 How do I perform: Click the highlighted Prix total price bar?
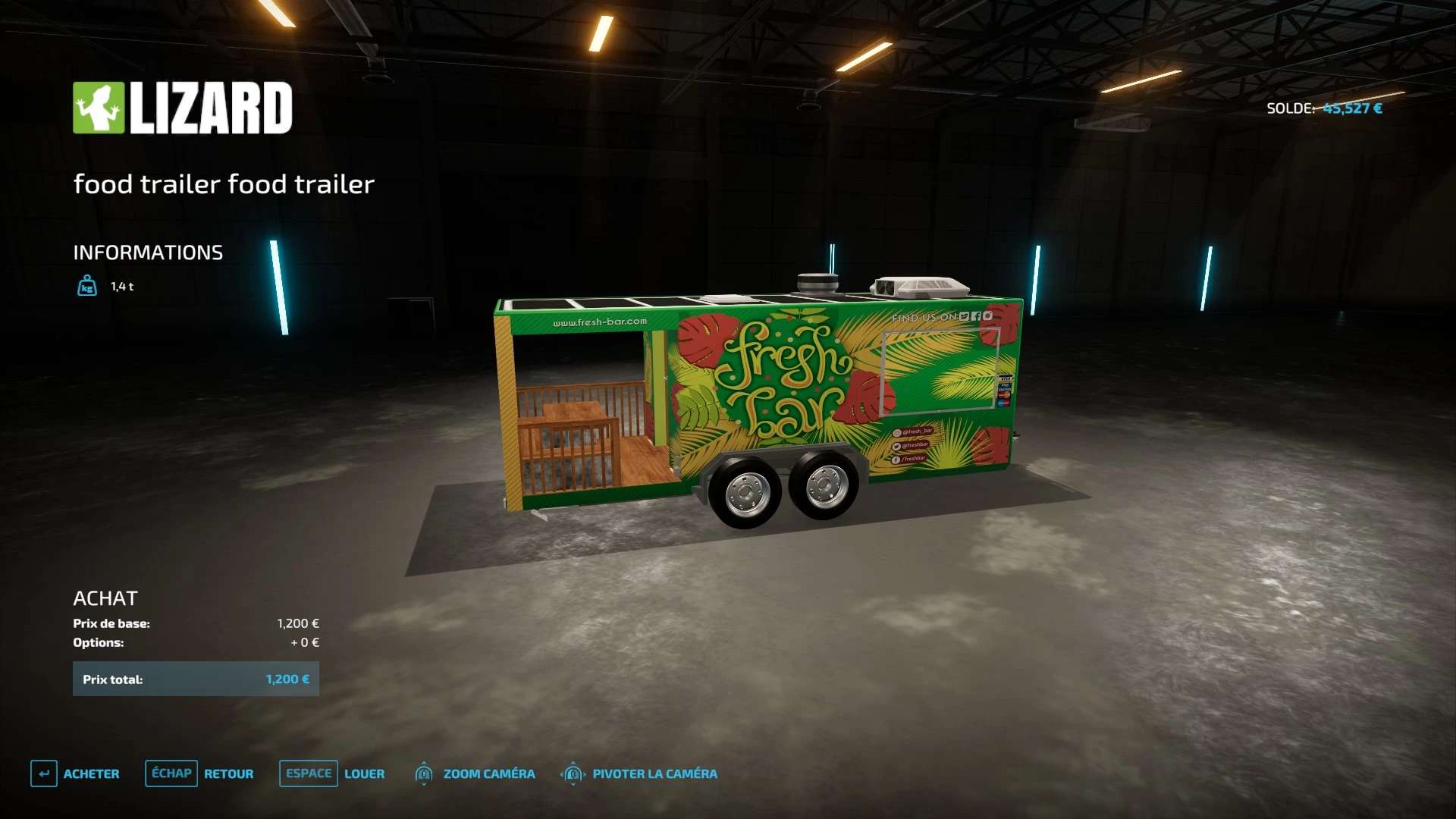[196, 679]
